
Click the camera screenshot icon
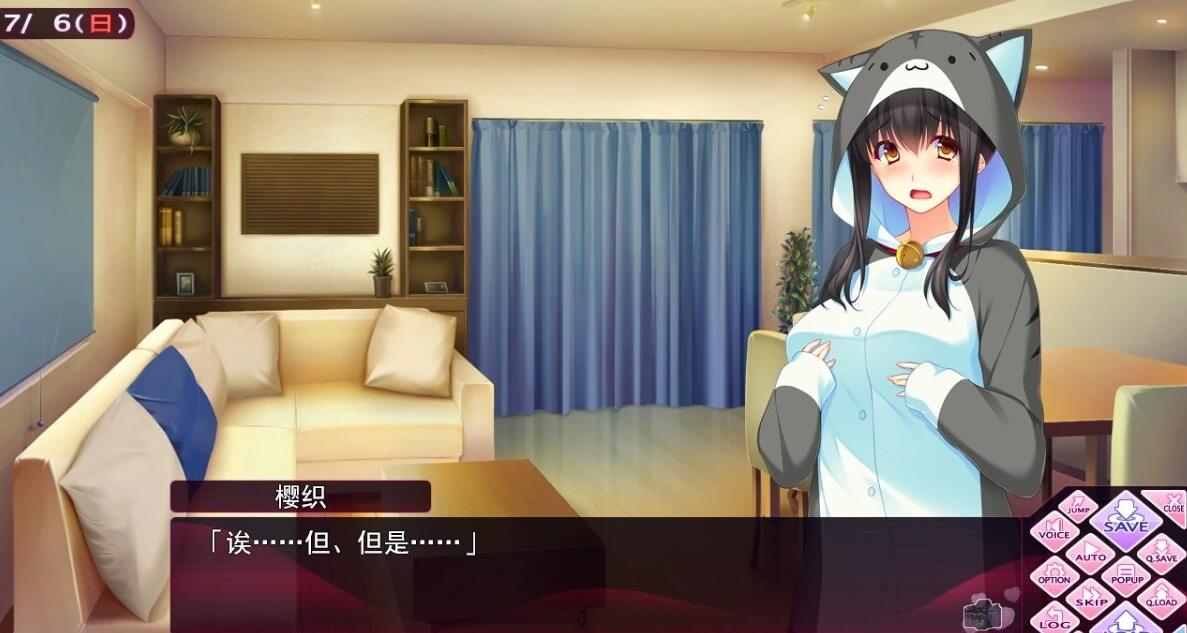(x=978, y=614)
